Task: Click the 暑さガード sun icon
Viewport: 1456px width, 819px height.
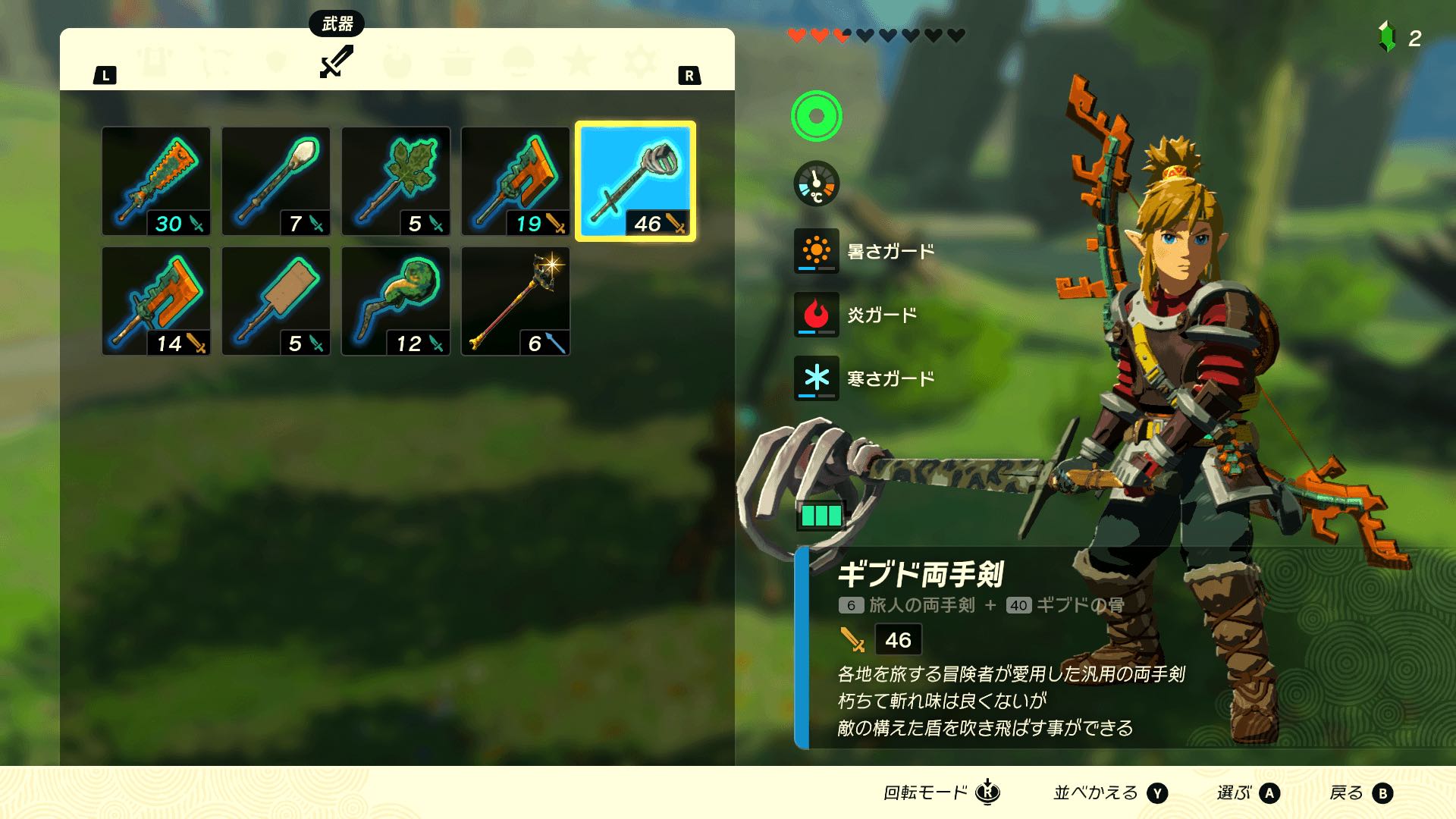Action: pos(817,251)
